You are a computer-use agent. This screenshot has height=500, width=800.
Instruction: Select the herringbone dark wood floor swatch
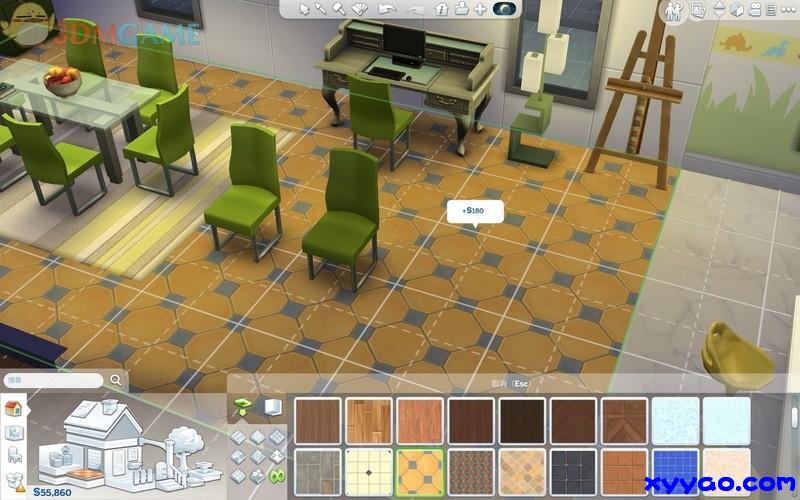click(626, 419)
